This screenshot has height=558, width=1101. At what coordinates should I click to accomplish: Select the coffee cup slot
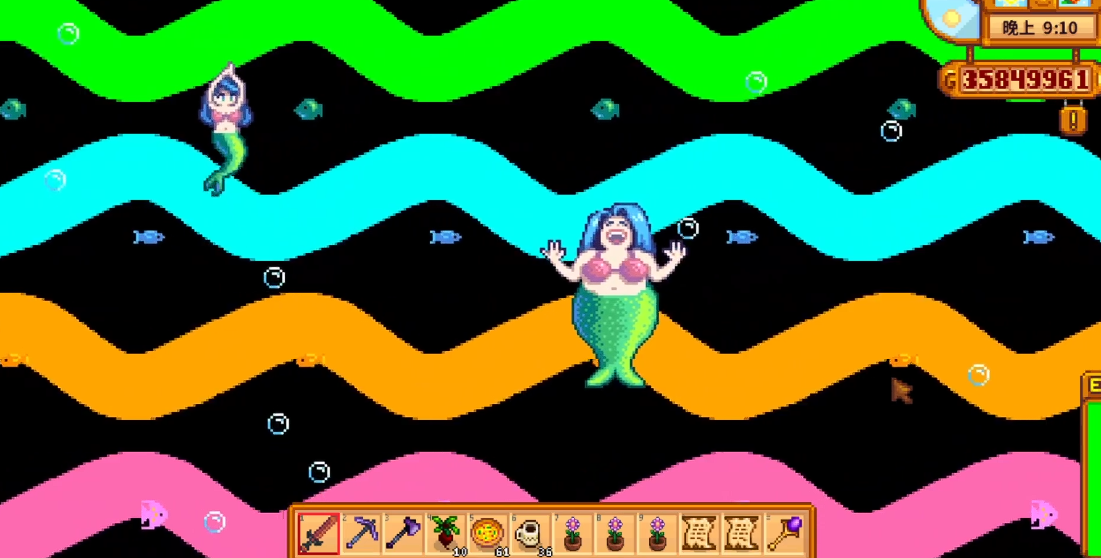pyautogui.click(x=529, y=531)
